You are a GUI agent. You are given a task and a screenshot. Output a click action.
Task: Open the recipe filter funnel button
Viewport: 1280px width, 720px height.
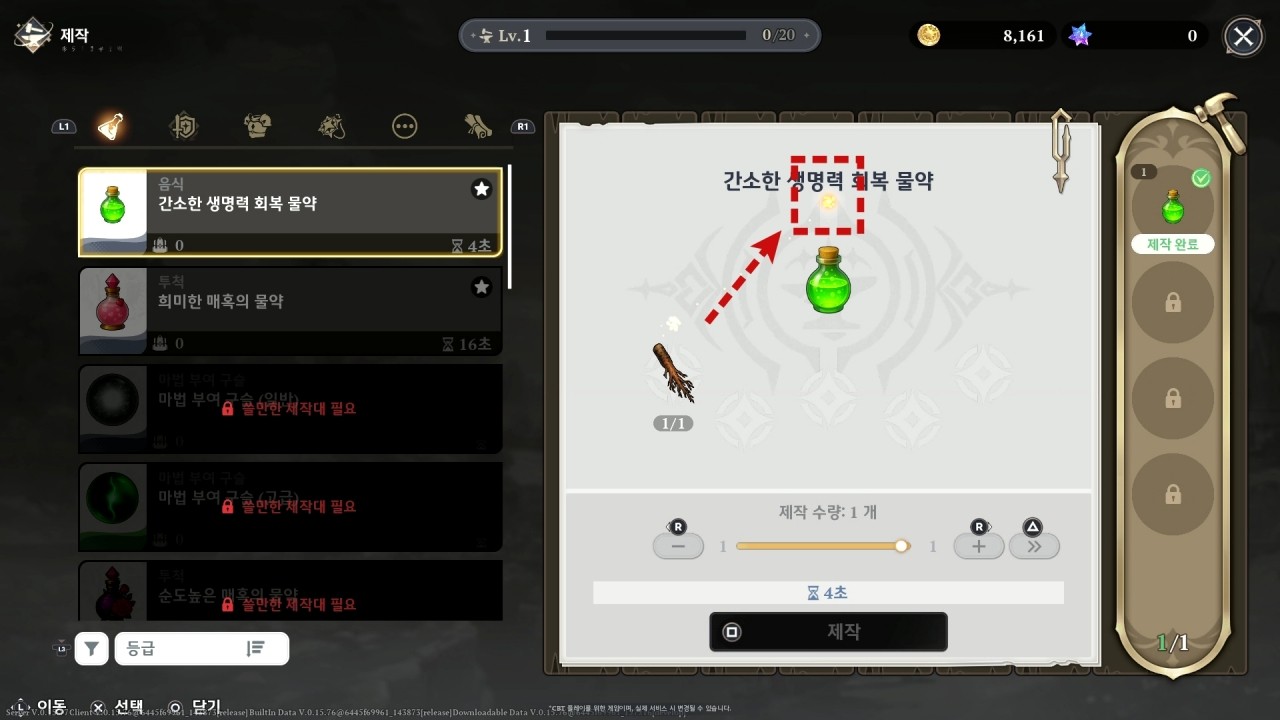[91, 648]
